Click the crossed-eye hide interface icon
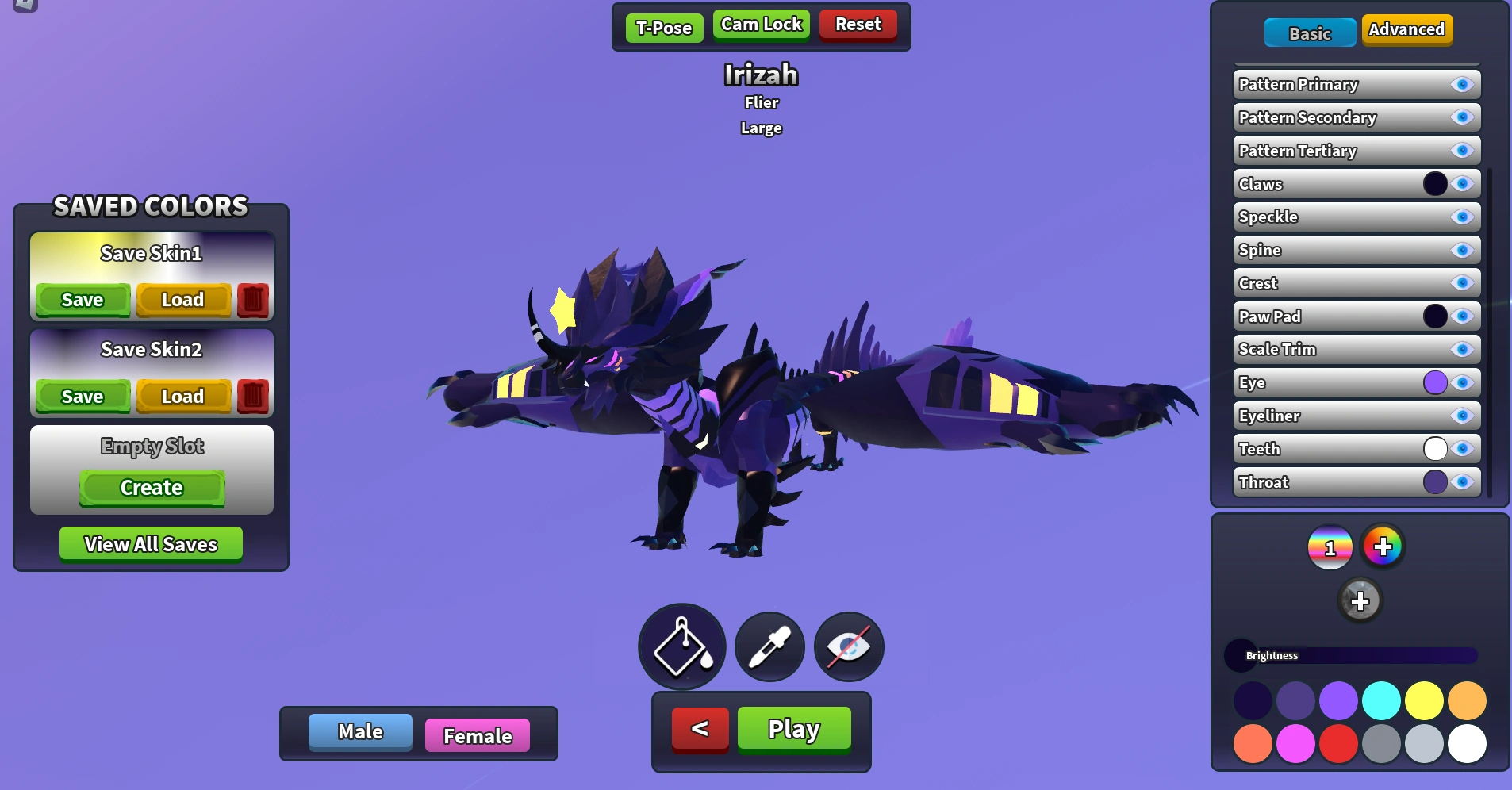The height and width of the screenshot is (790, 1512). click(x=848, y=646)
